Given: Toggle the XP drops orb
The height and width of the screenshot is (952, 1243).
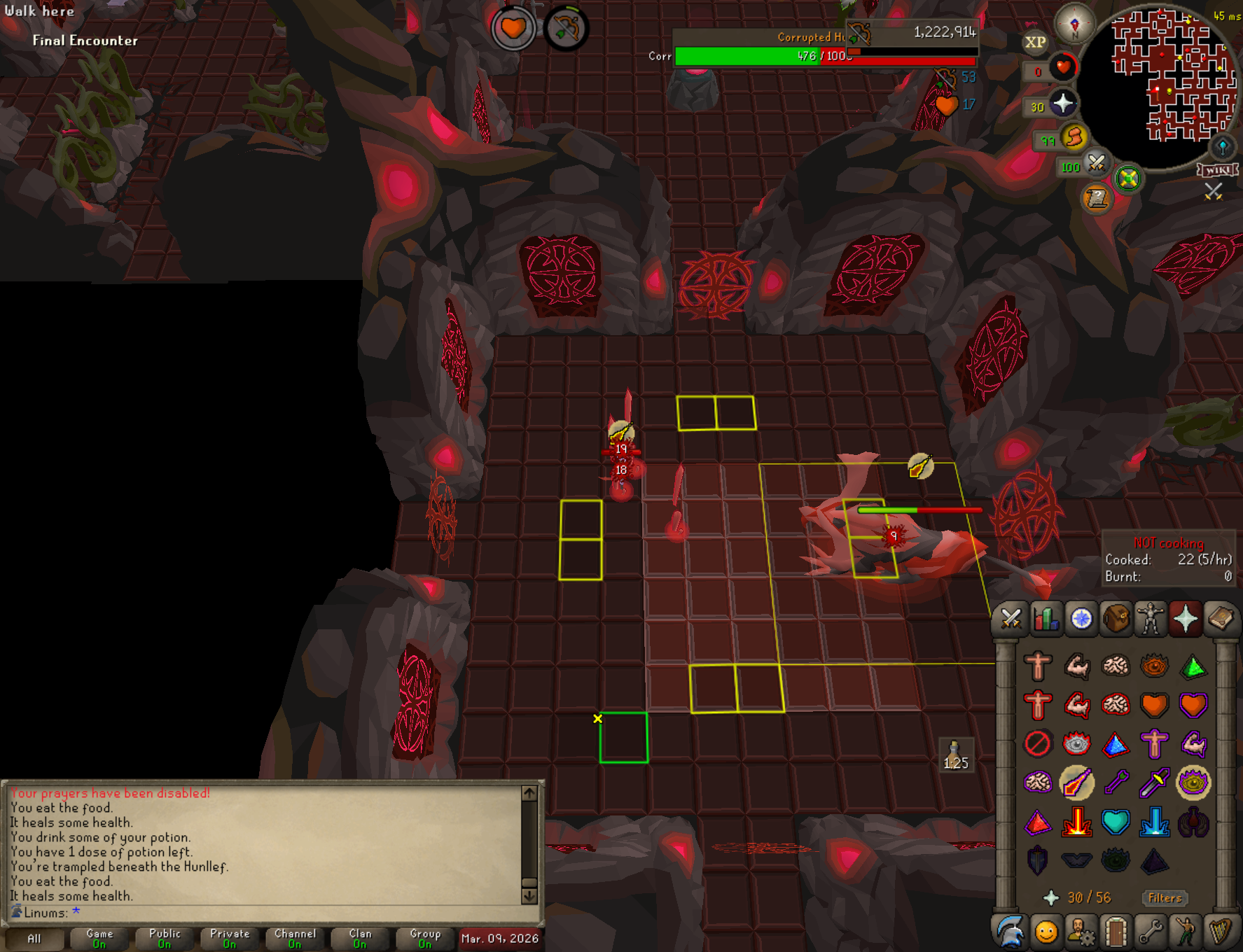Looking at the screenshot, I should [1036, 42].
